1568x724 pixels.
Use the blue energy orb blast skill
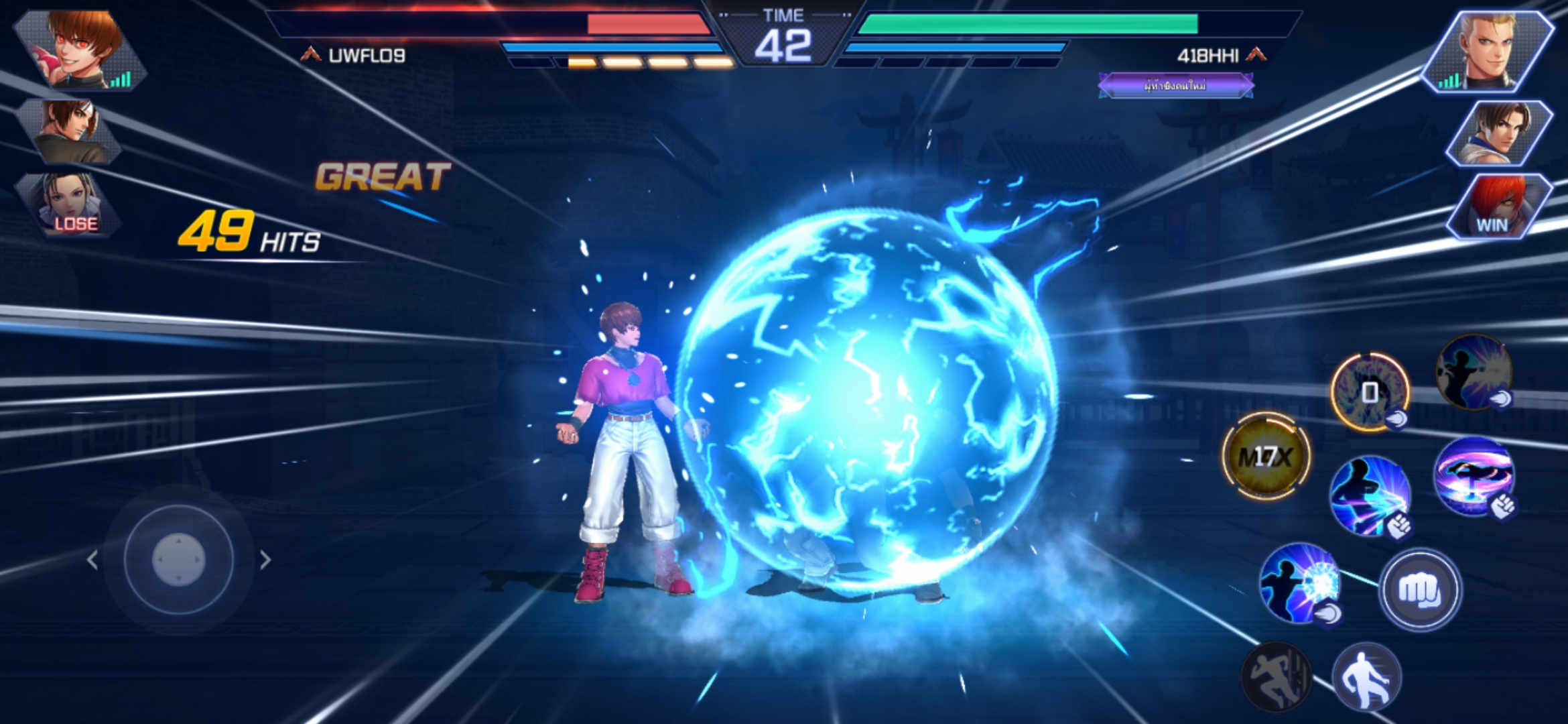tap(1299, 583)
